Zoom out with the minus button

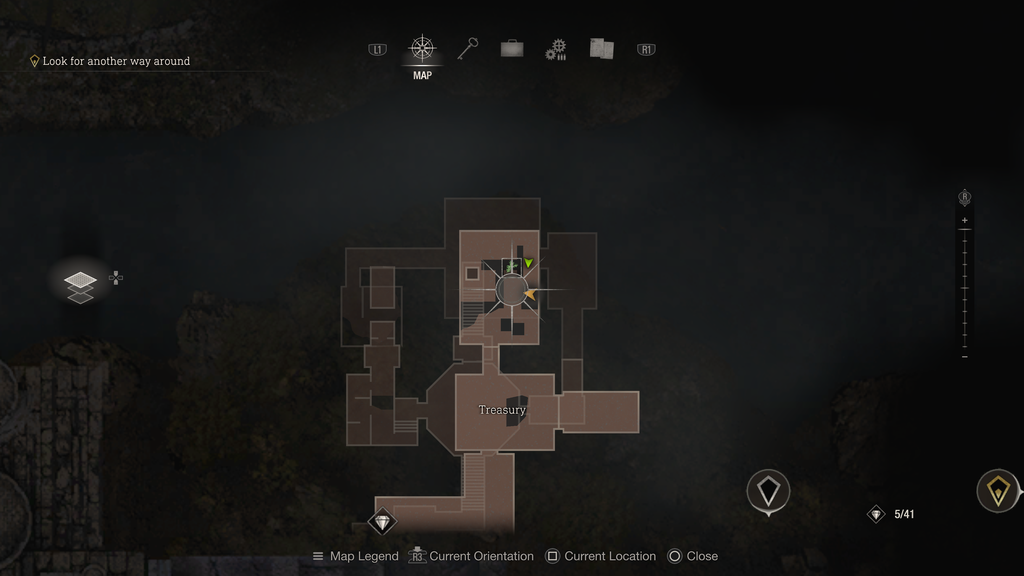[x=964, y=357]
